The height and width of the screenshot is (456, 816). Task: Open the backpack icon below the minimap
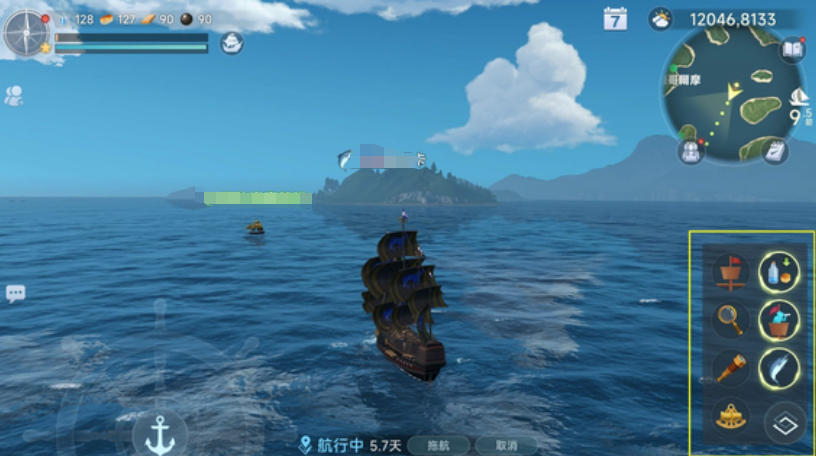click(690, 151)
